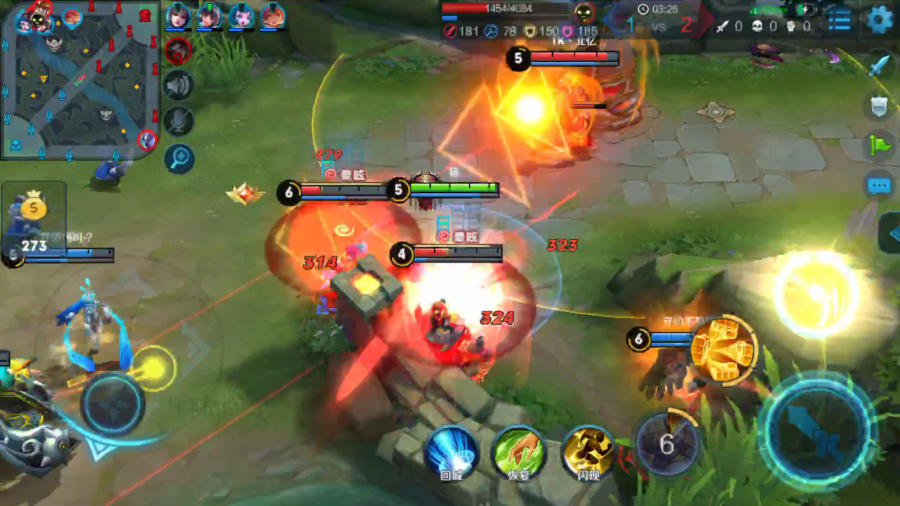Open the settings gear

pos(879,18)
